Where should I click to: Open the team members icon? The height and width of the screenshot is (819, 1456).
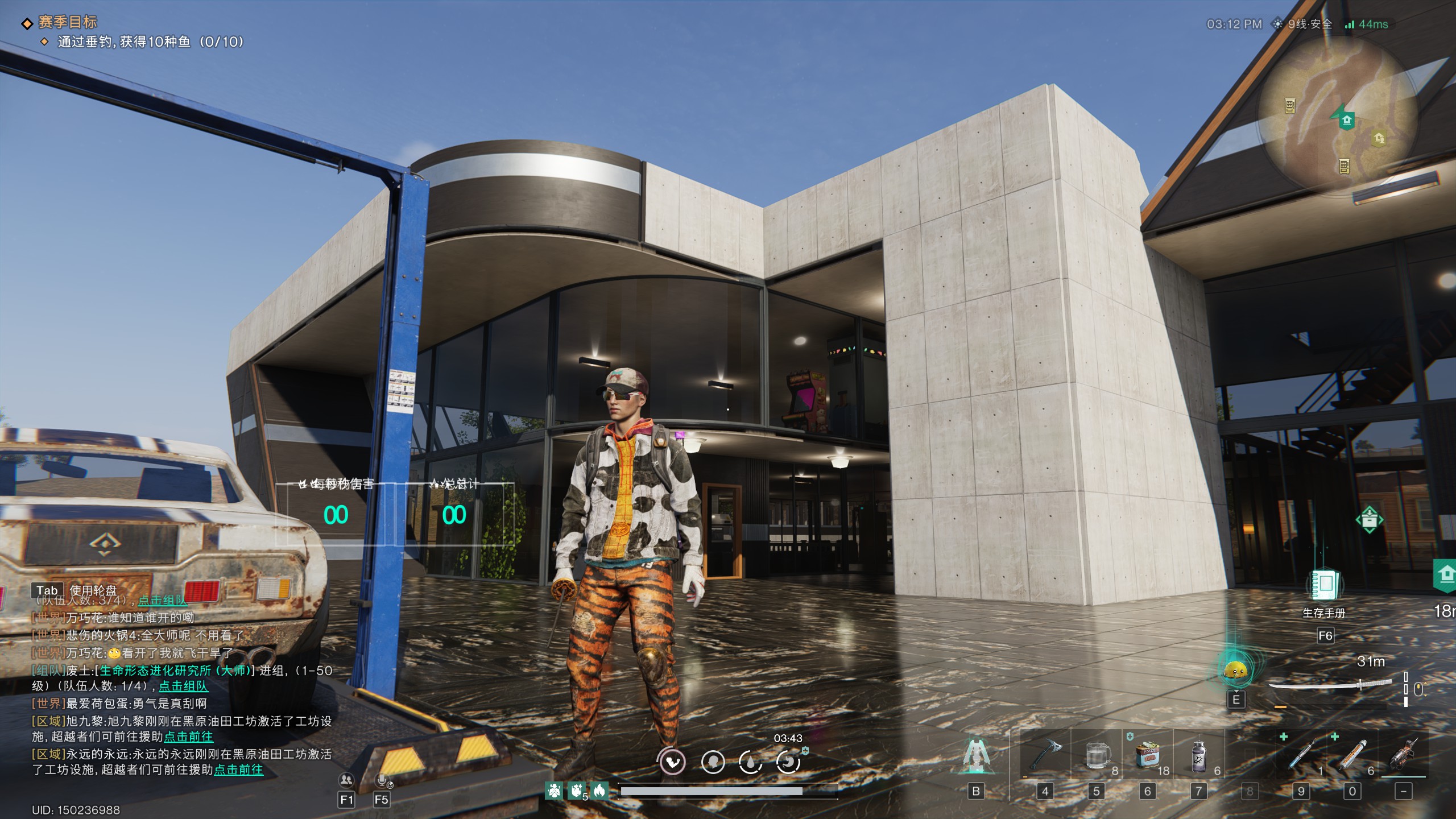pos(346,780)
